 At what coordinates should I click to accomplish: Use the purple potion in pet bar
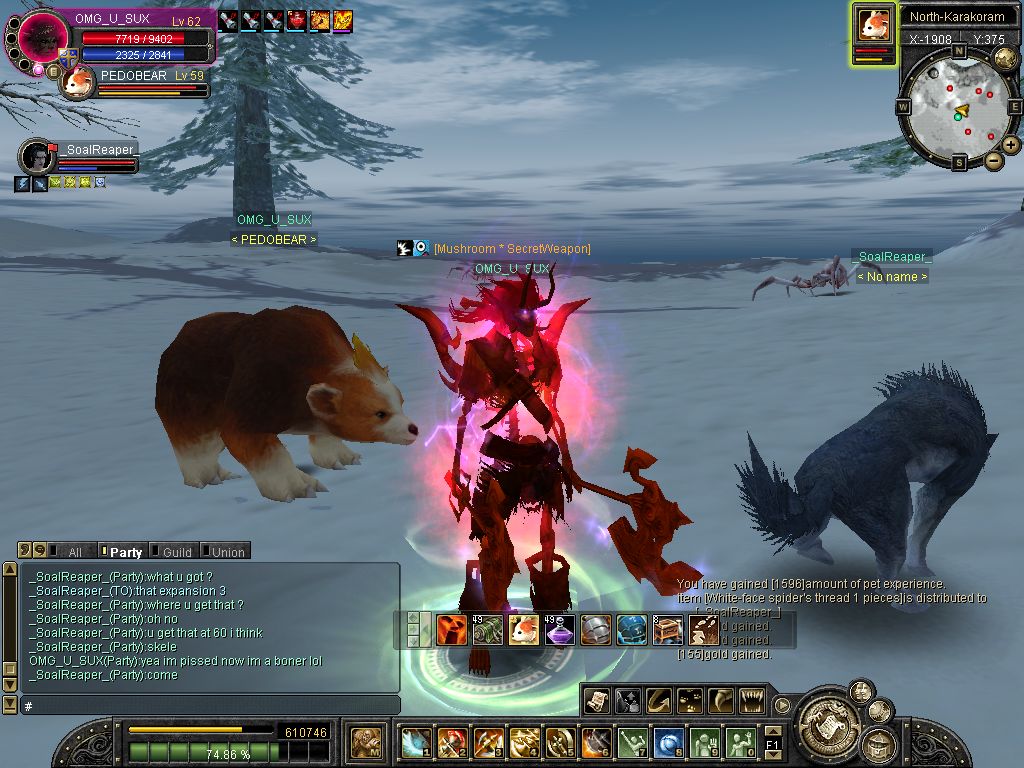[560, 630]
